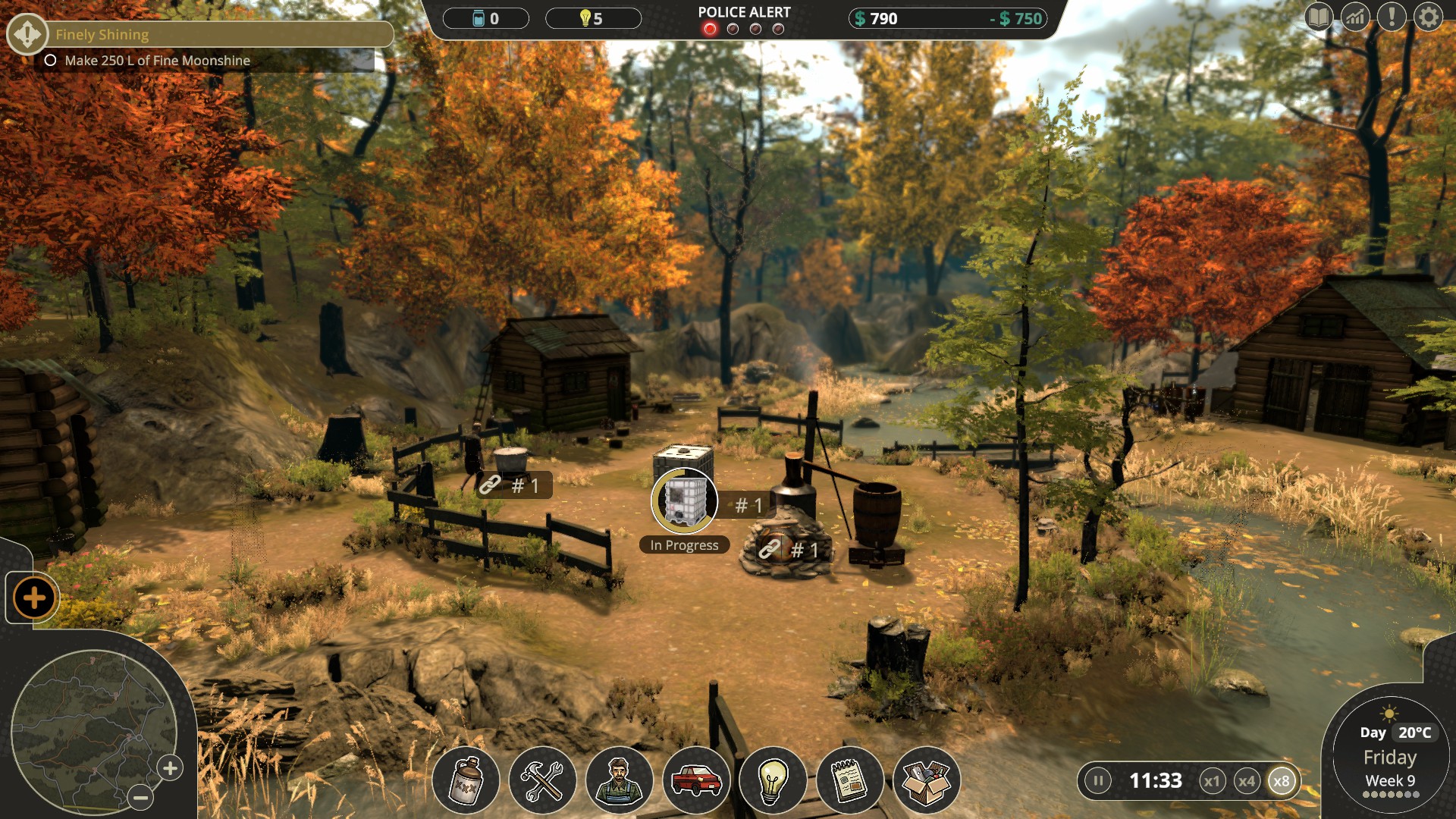This screenshot has height=819, width=1456.
Task: Open the settings gear menu
Action: [1428, 17]
